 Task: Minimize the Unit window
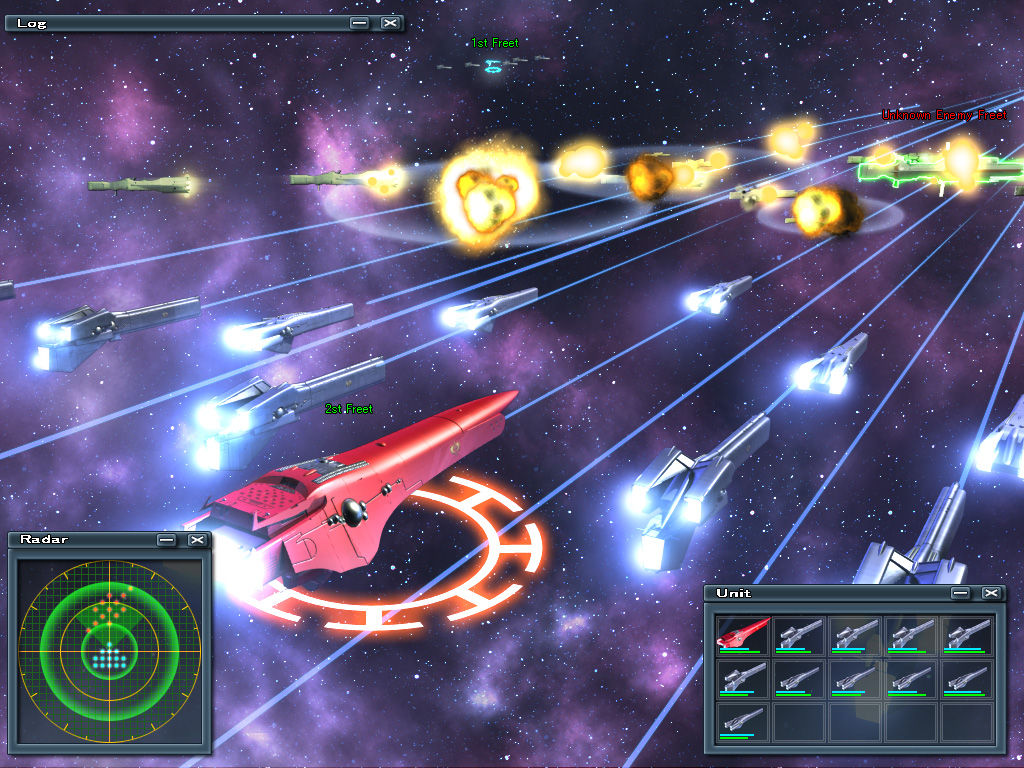tap(961, 593)
